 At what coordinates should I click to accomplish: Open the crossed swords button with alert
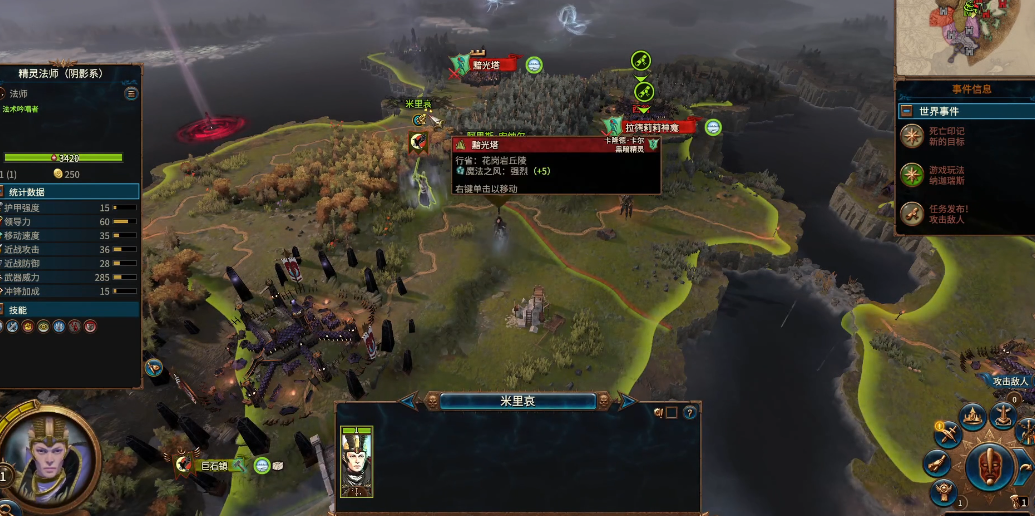click(x=947, y=430)
